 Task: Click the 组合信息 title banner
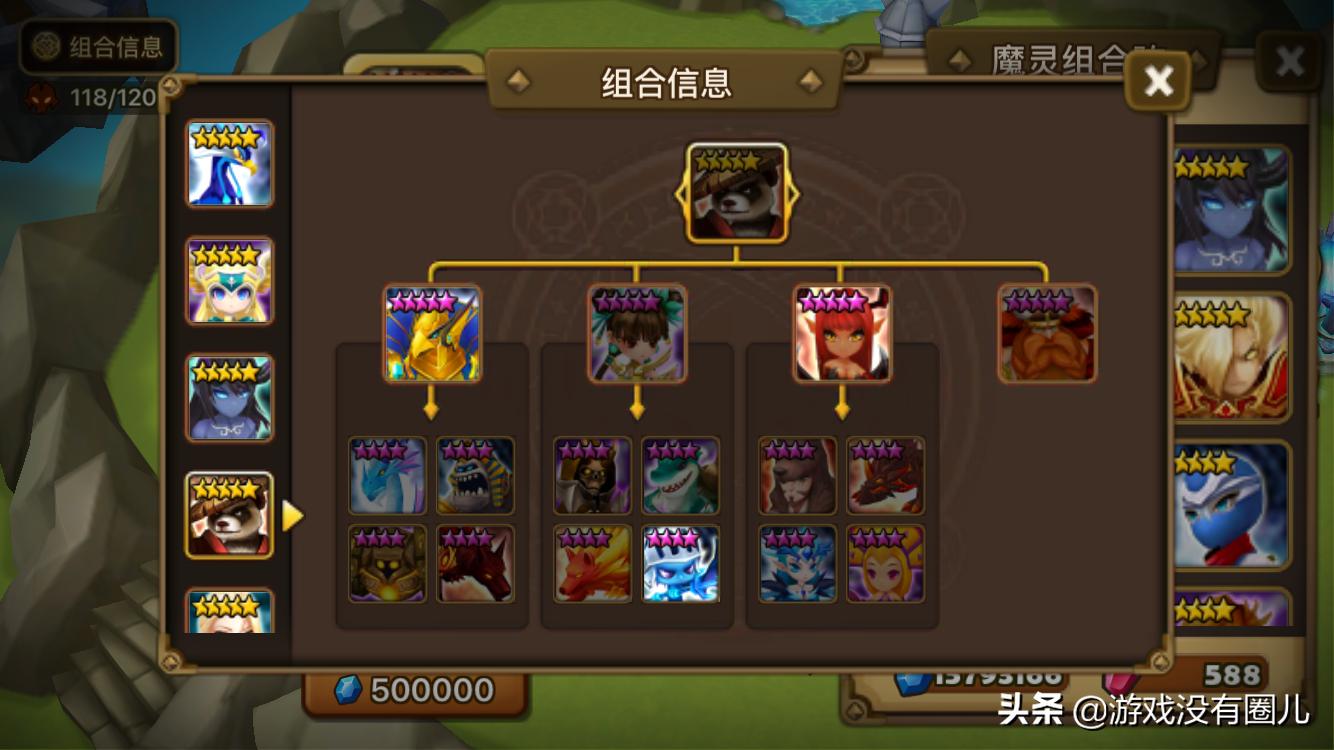[665, 84]
